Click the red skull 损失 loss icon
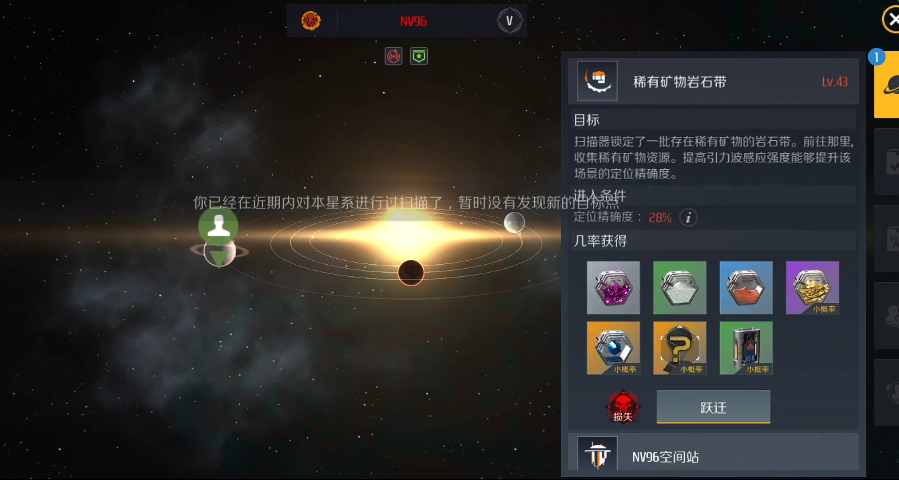 tap(622, 406)
